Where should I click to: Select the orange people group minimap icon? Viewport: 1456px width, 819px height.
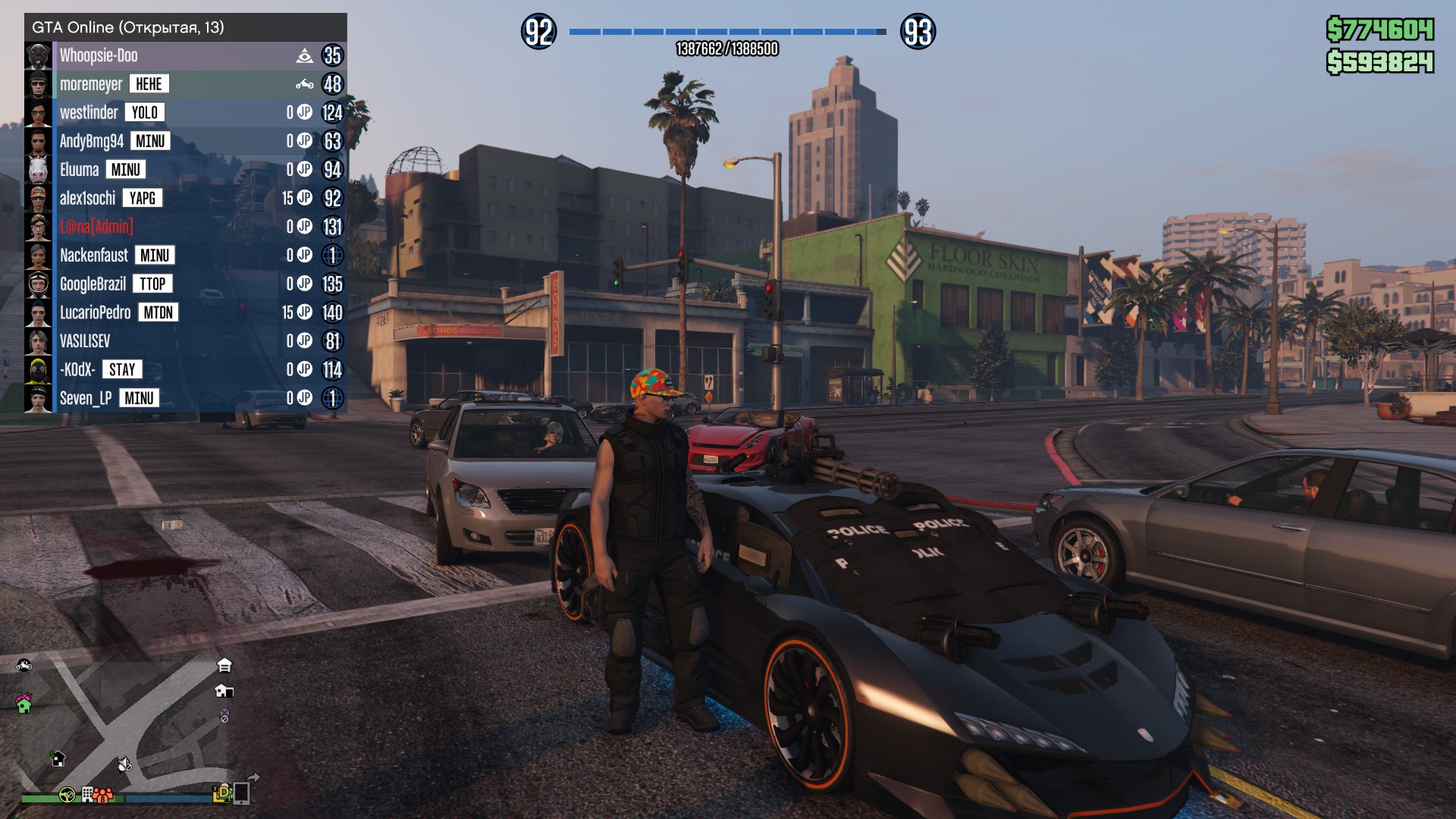tap(103, 795)
